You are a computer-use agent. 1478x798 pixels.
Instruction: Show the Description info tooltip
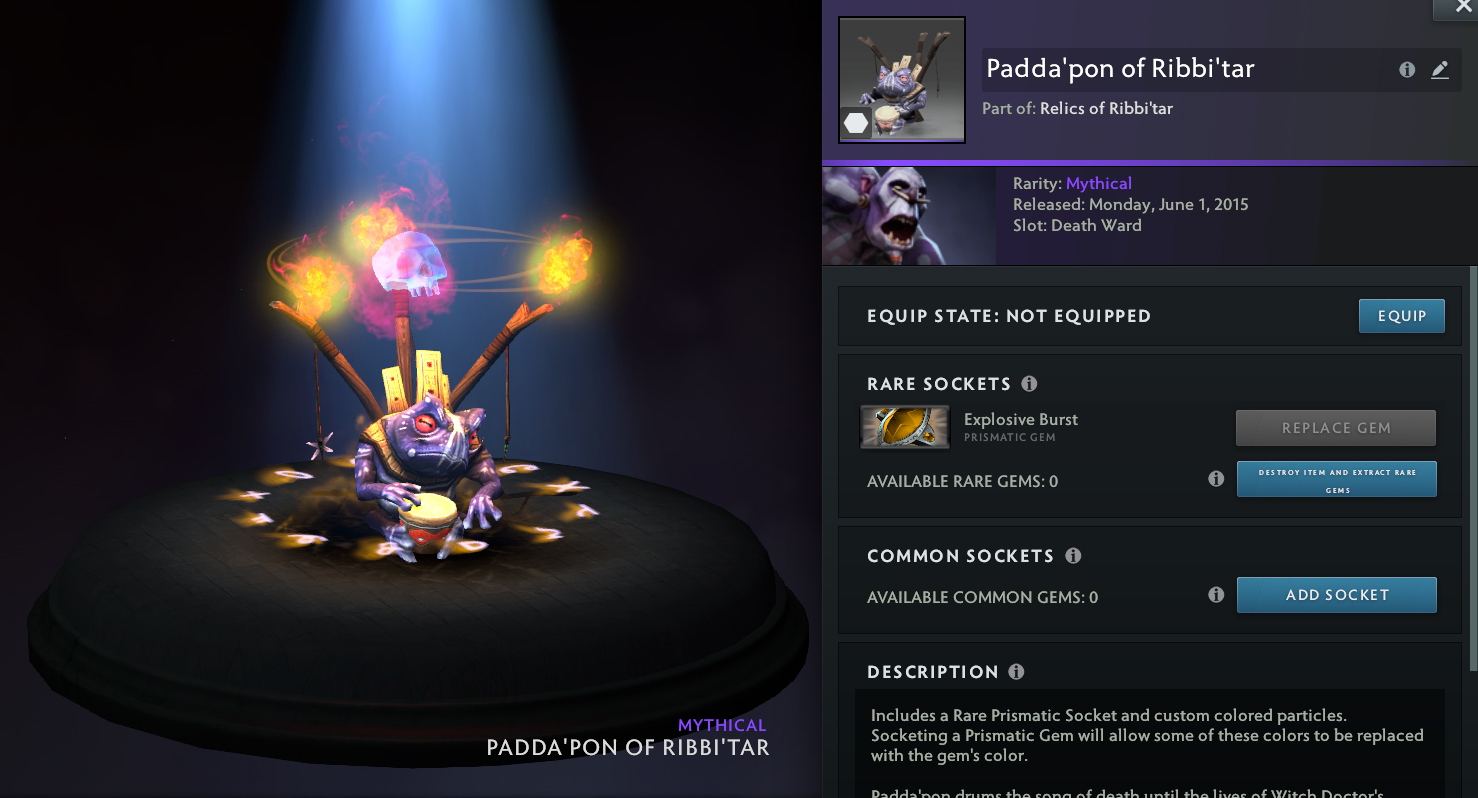(1016, 672)
